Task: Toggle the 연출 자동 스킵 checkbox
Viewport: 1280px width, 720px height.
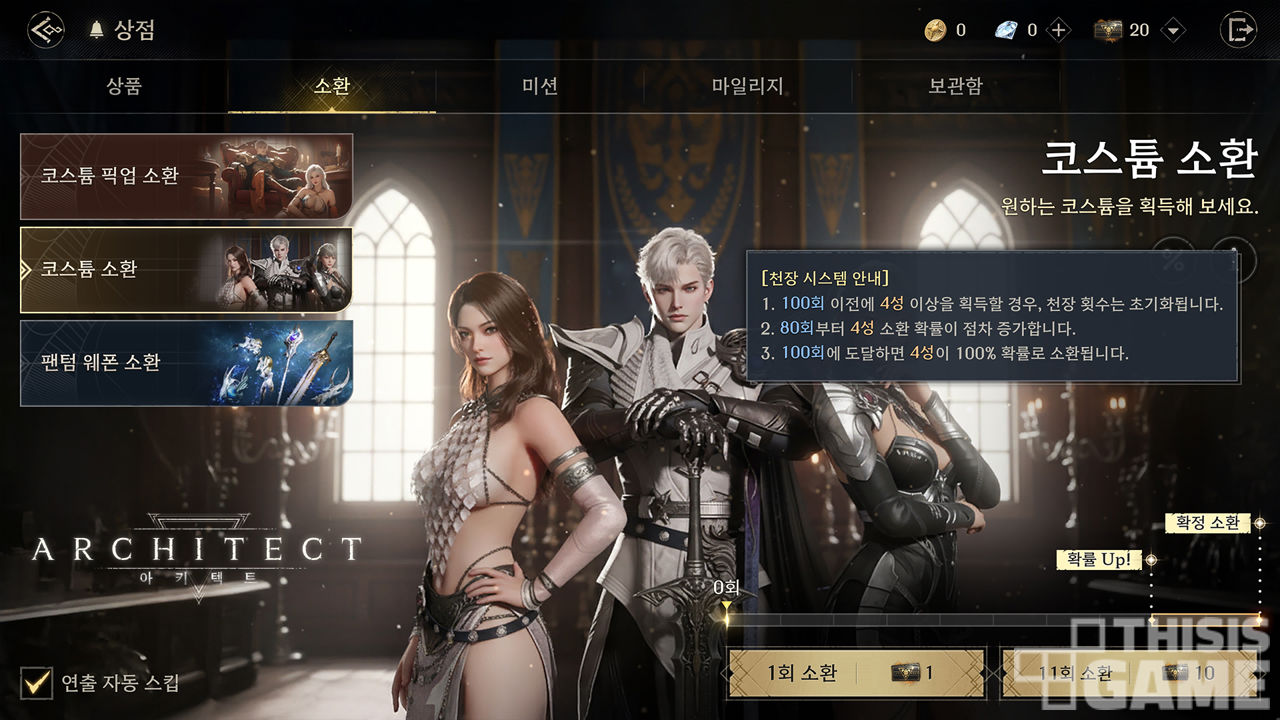Action: 38,684
